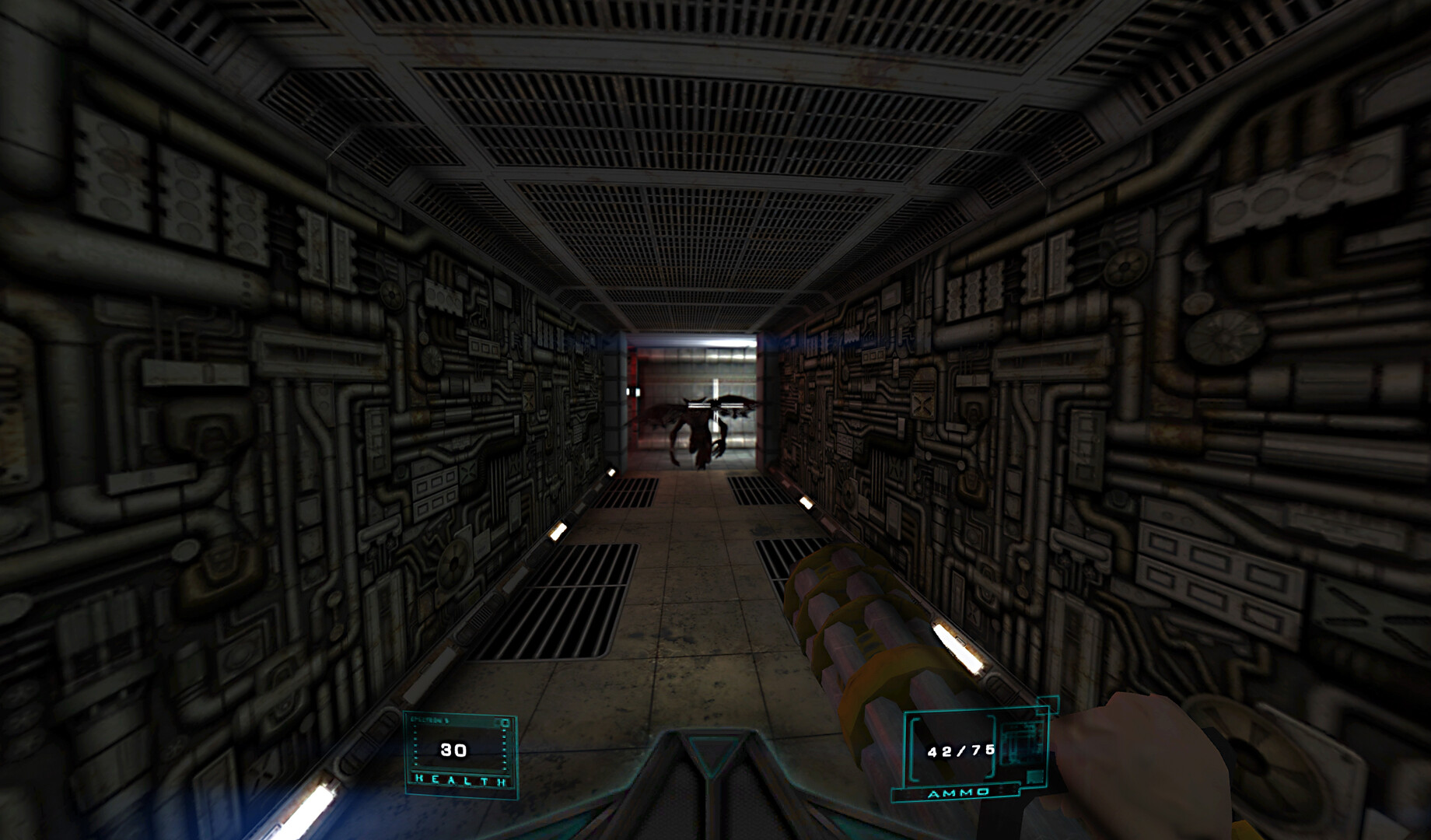Select the AMMO label on the right HUD panel
The height and width of the screenshot is (840, 1431).
pos(957,792)
